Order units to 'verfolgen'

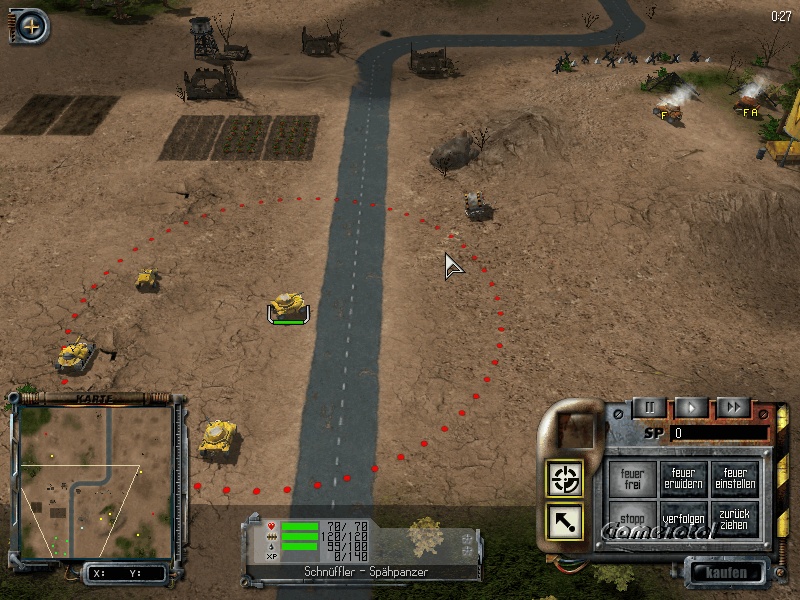[684, 519]
